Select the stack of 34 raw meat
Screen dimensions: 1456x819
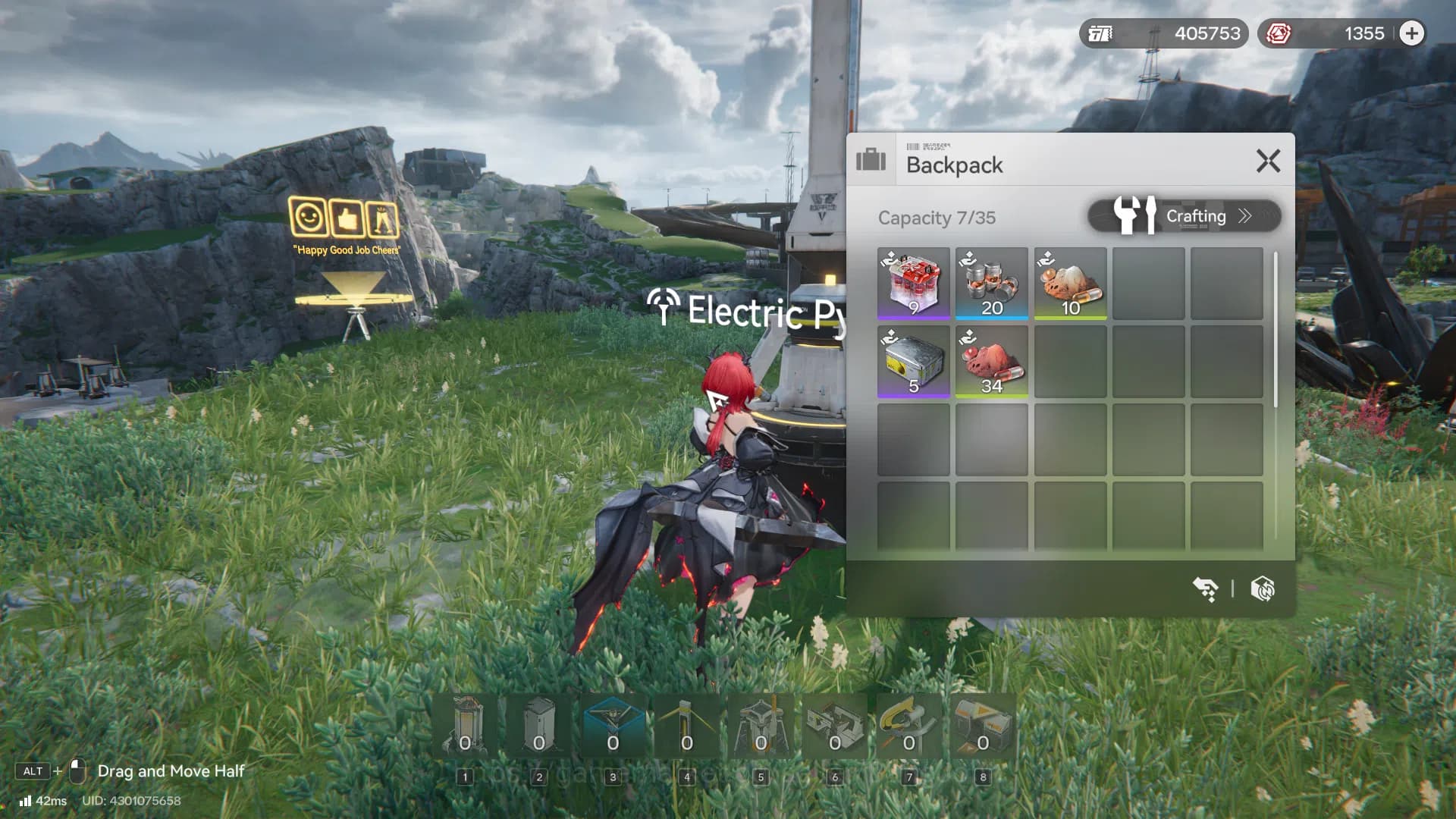point(992,362)
